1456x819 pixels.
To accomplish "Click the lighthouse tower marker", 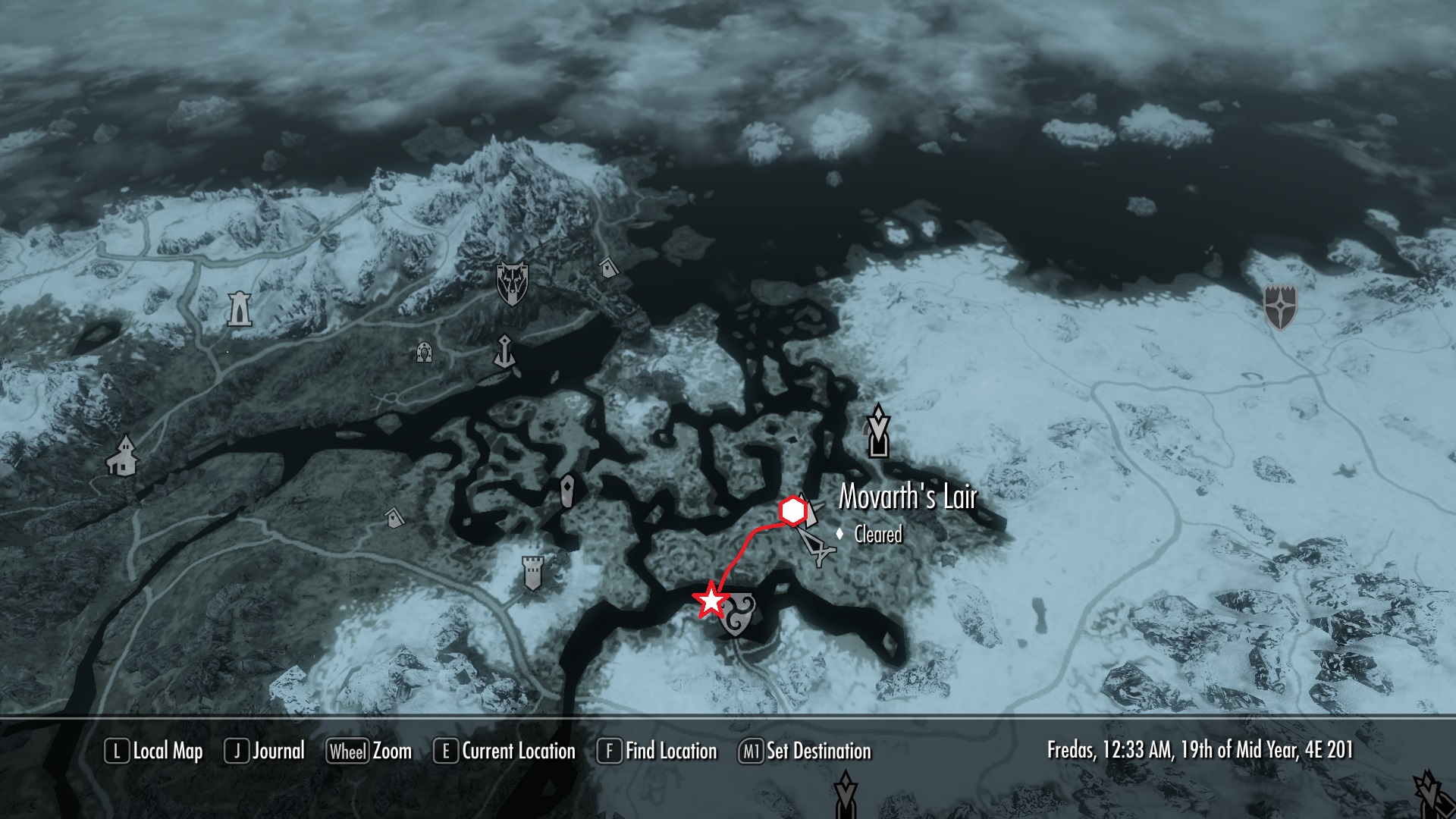I will [240, 309].
